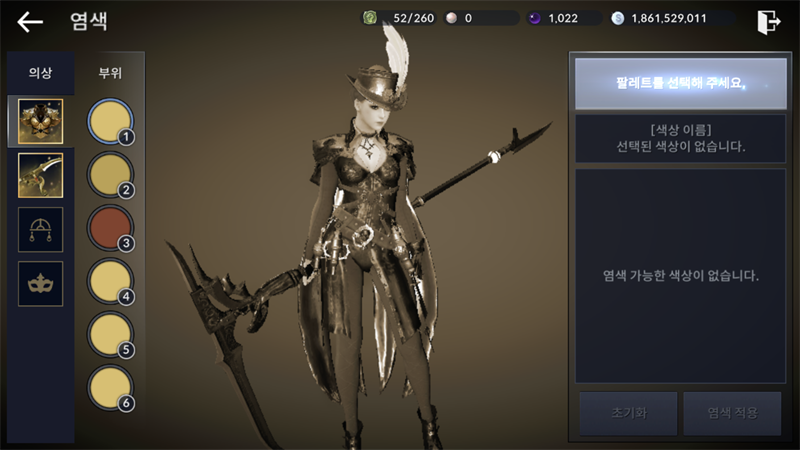Image resolution: width=800 pixels, height=450 pixels.
Task: Choose dye part swatch 6
Action: tap(110, 389)
